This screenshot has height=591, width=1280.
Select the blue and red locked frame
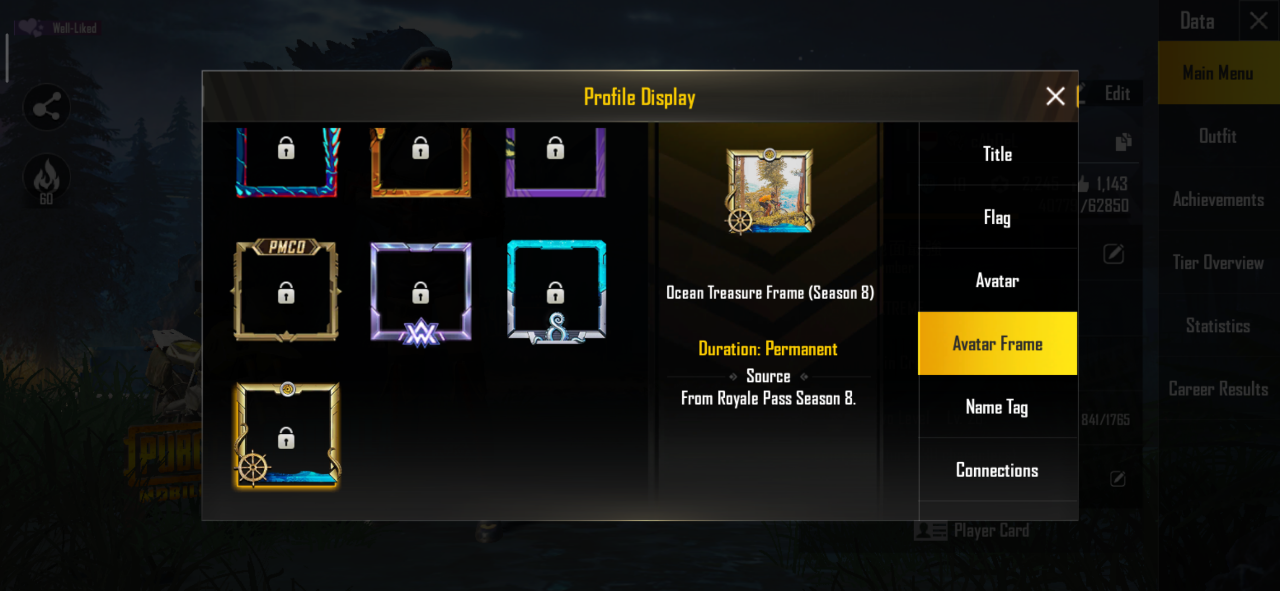[286, 160]
